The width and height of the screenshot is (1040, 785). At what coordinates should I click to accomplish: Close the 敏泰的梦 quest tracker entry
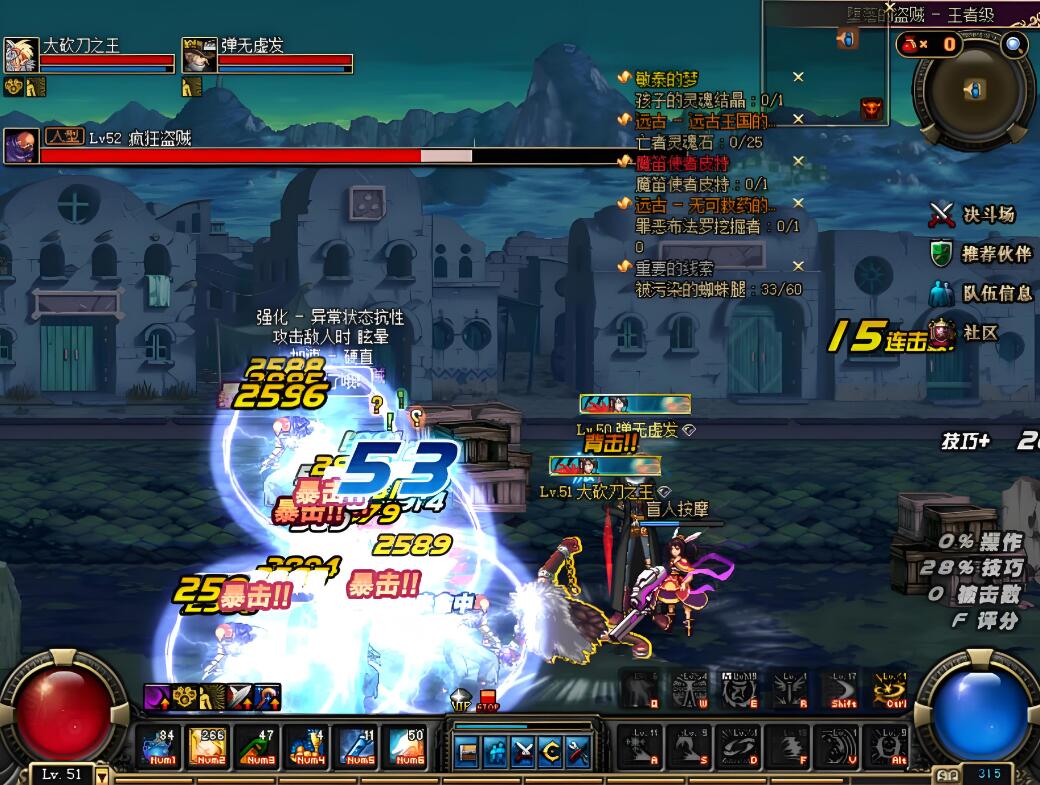tap(798, 77)
